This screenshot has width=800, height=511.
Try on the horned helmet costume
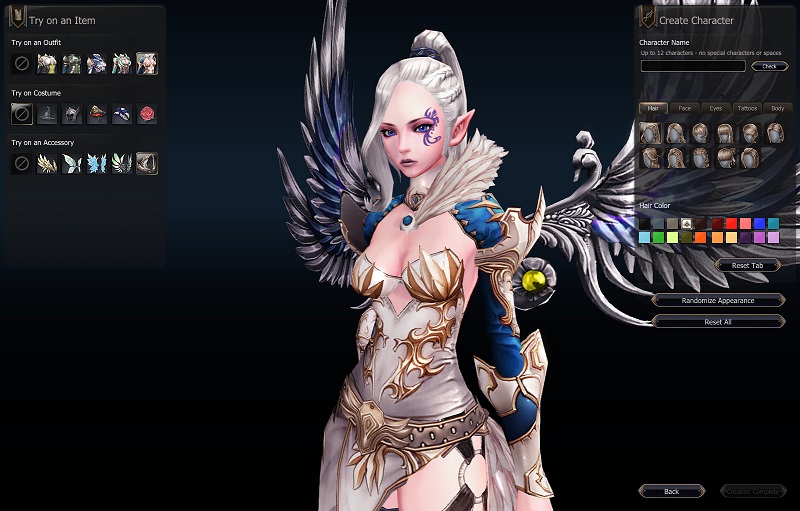[x=71, y=114]
